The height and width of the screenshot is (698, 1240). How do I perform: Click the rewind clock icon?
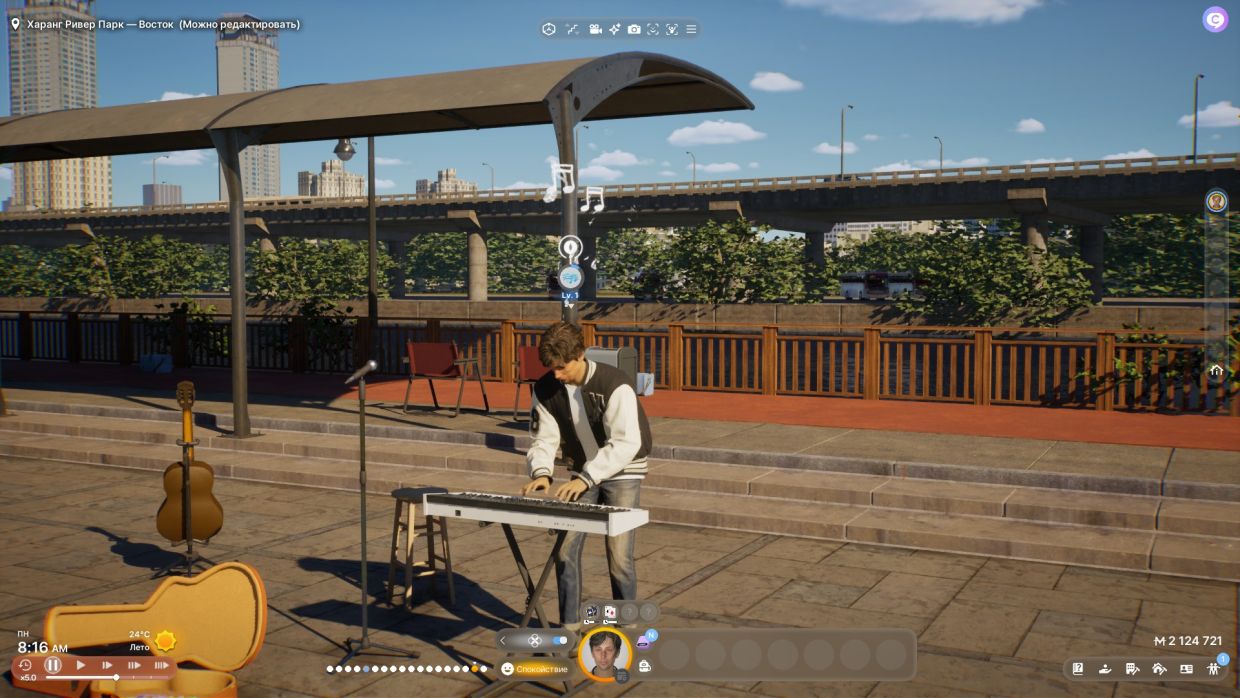click(26, 665)
